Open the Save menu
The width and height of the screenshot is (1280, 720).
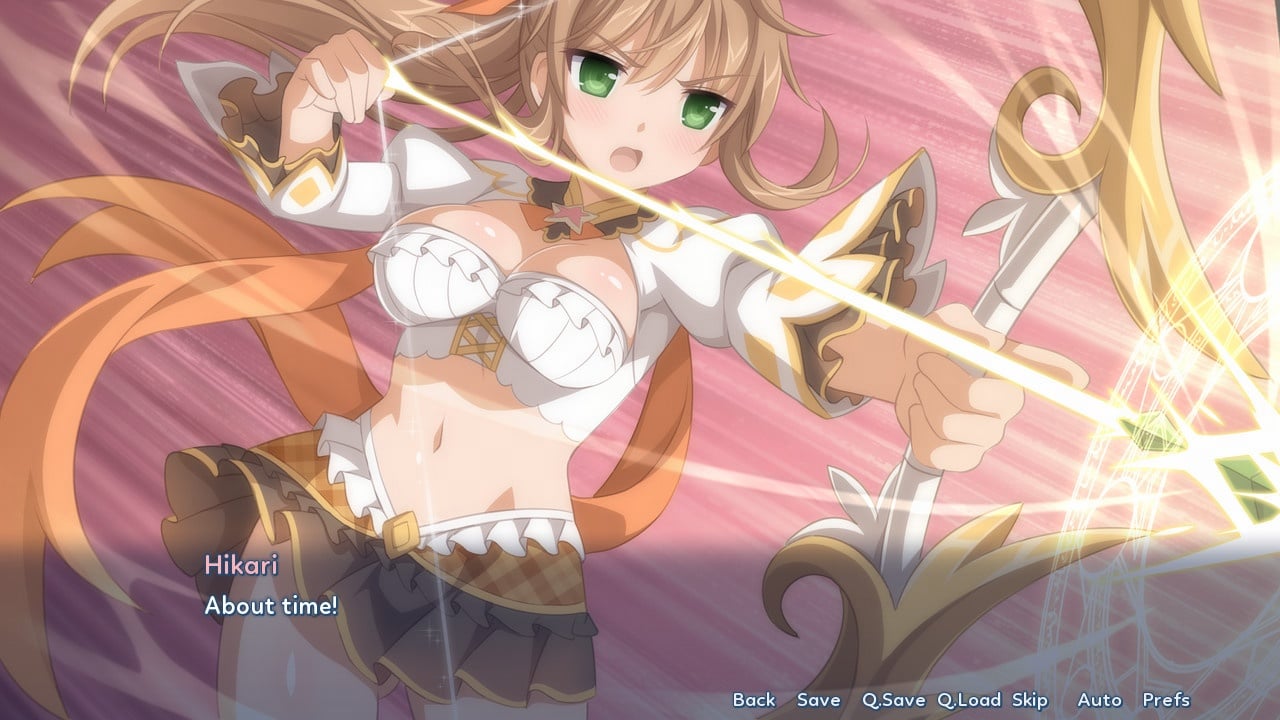(818, 700)
